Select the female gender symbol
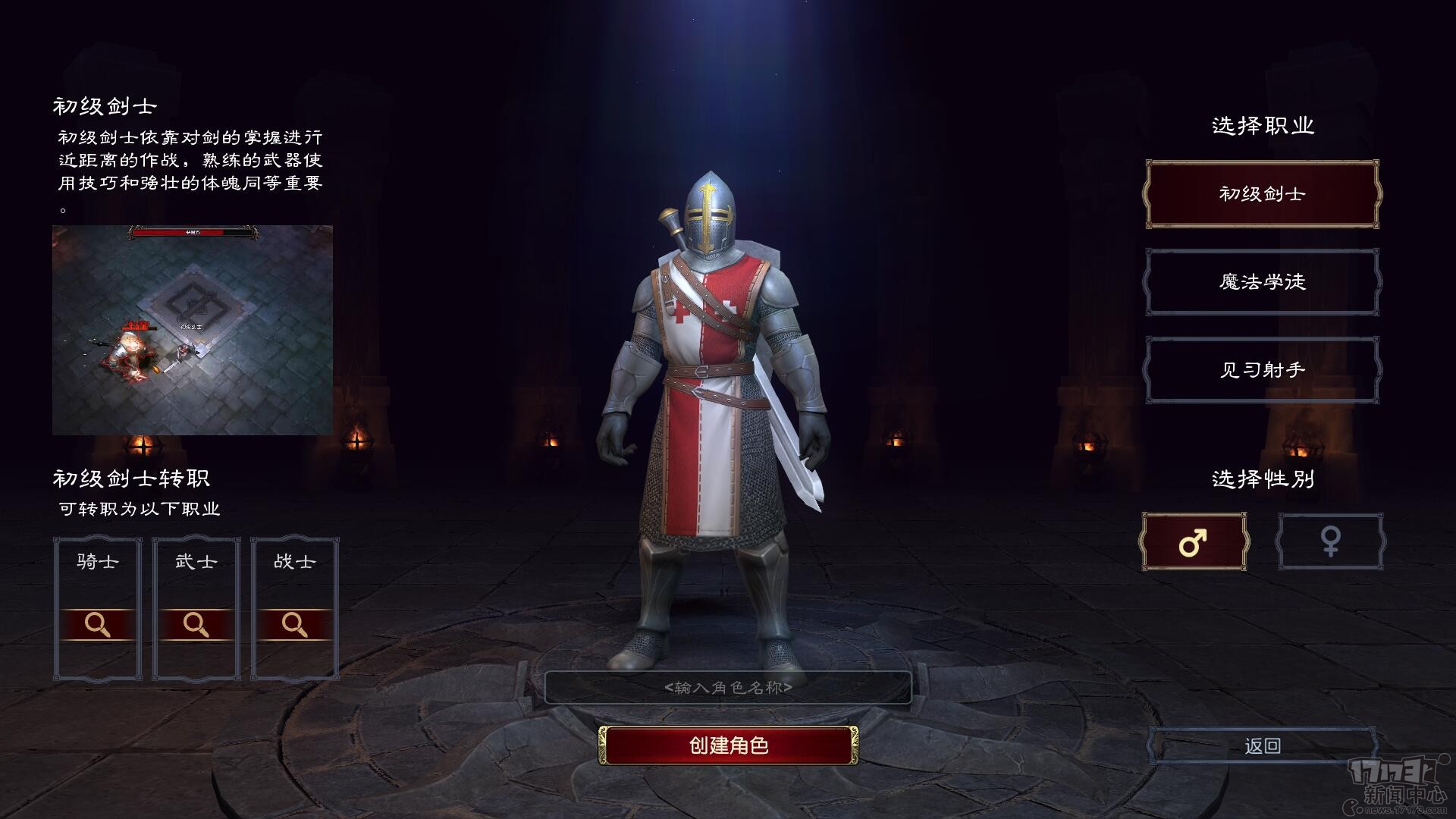The image size is (1456, 819). click(1331, 542)
